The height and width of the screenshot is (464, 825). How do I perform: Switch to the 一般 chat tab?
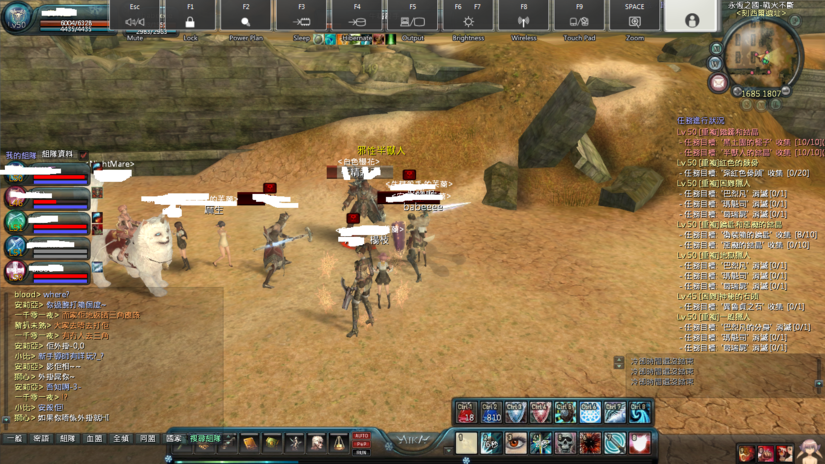[14, 438]
